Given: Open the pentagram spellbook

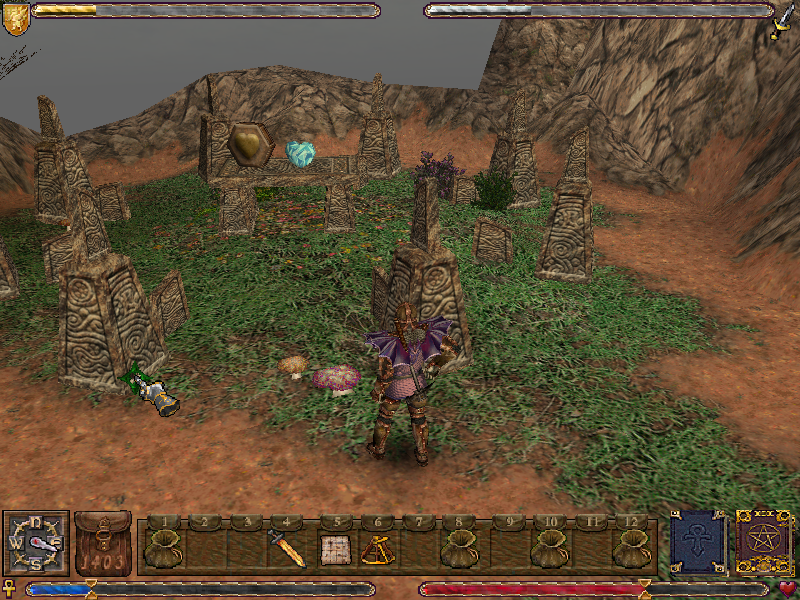Looking at the screenshot, I should pyautogui.click(x=762, y=542).
